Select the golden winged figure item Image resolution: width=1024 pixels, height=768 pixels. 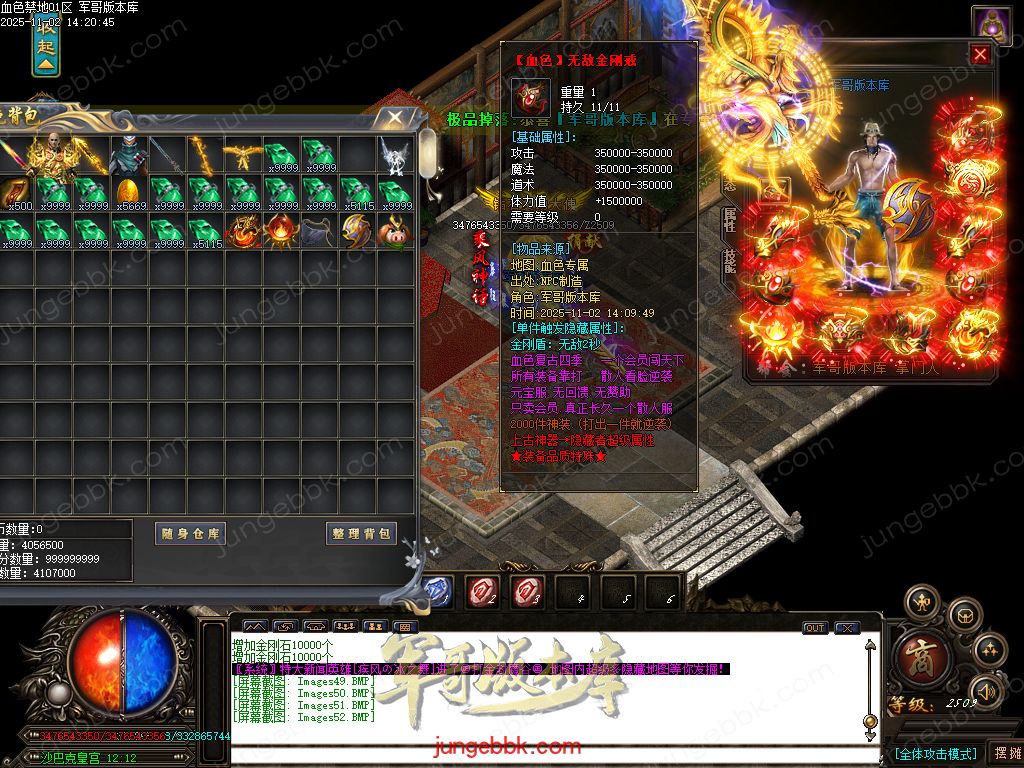[242, 154]
